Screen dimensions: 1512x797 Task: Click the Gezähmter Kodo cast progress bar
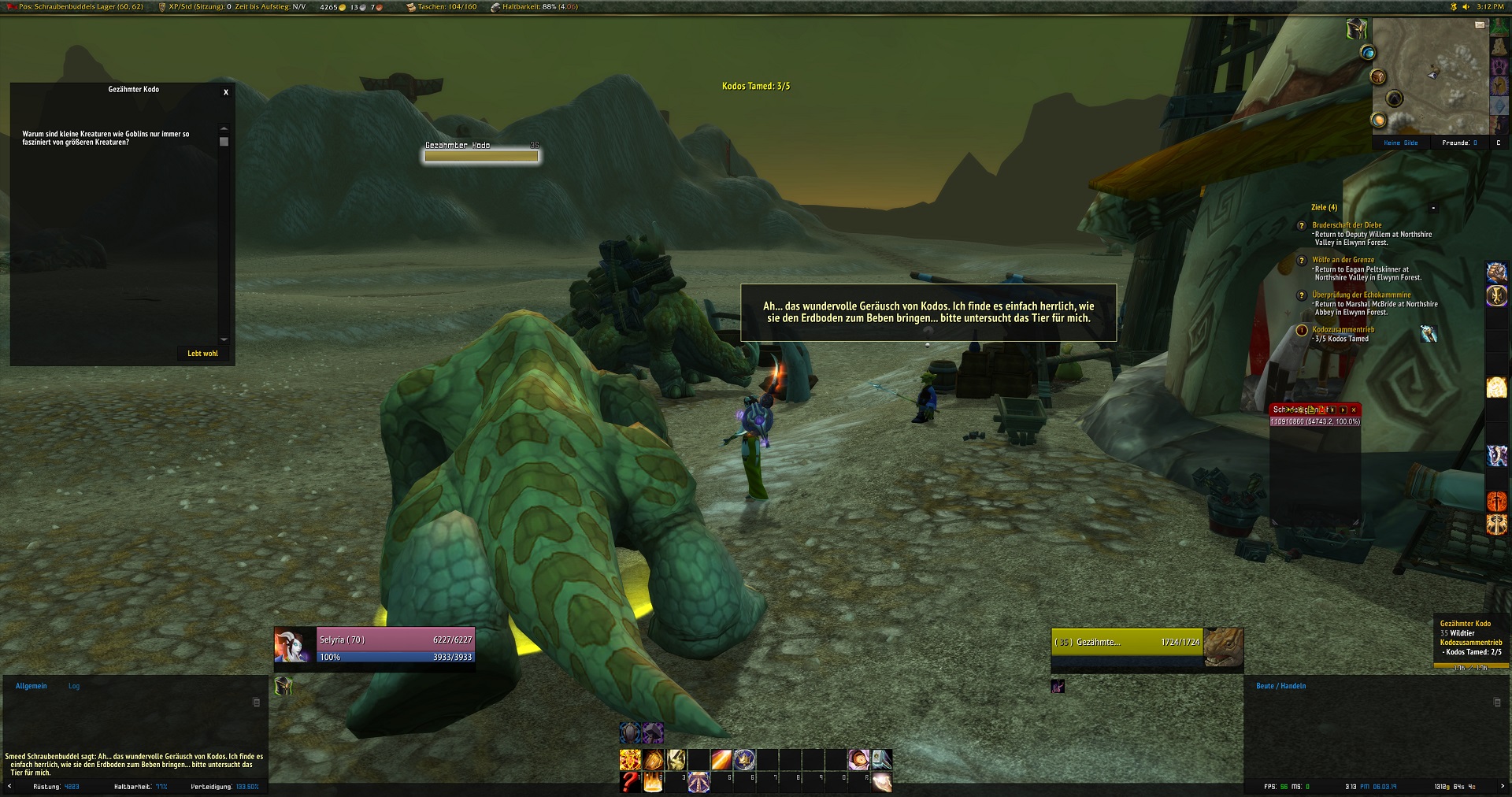[x=480, y=155]
